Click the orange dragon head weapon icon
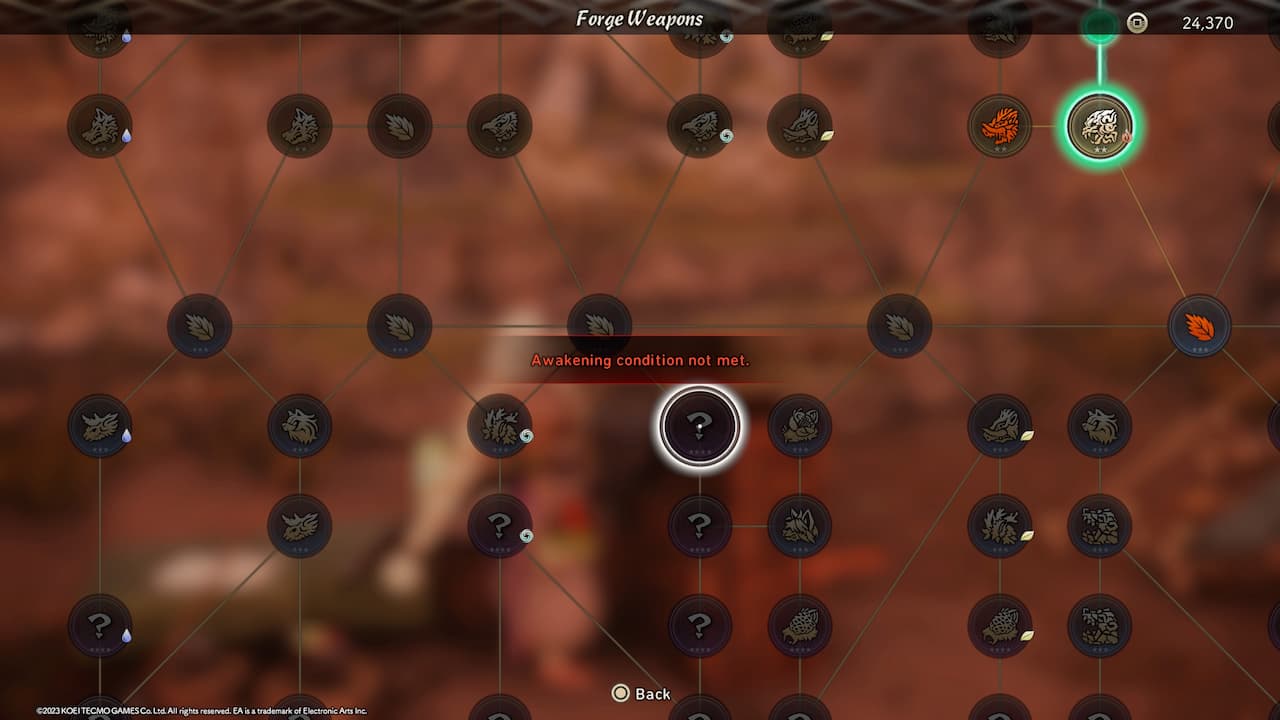 [x=1000, y=127]
